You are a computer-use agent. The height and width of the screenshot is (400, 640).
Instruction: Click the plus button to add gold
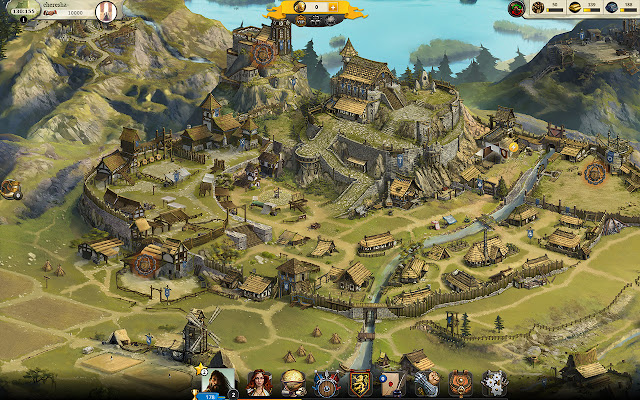333,7
